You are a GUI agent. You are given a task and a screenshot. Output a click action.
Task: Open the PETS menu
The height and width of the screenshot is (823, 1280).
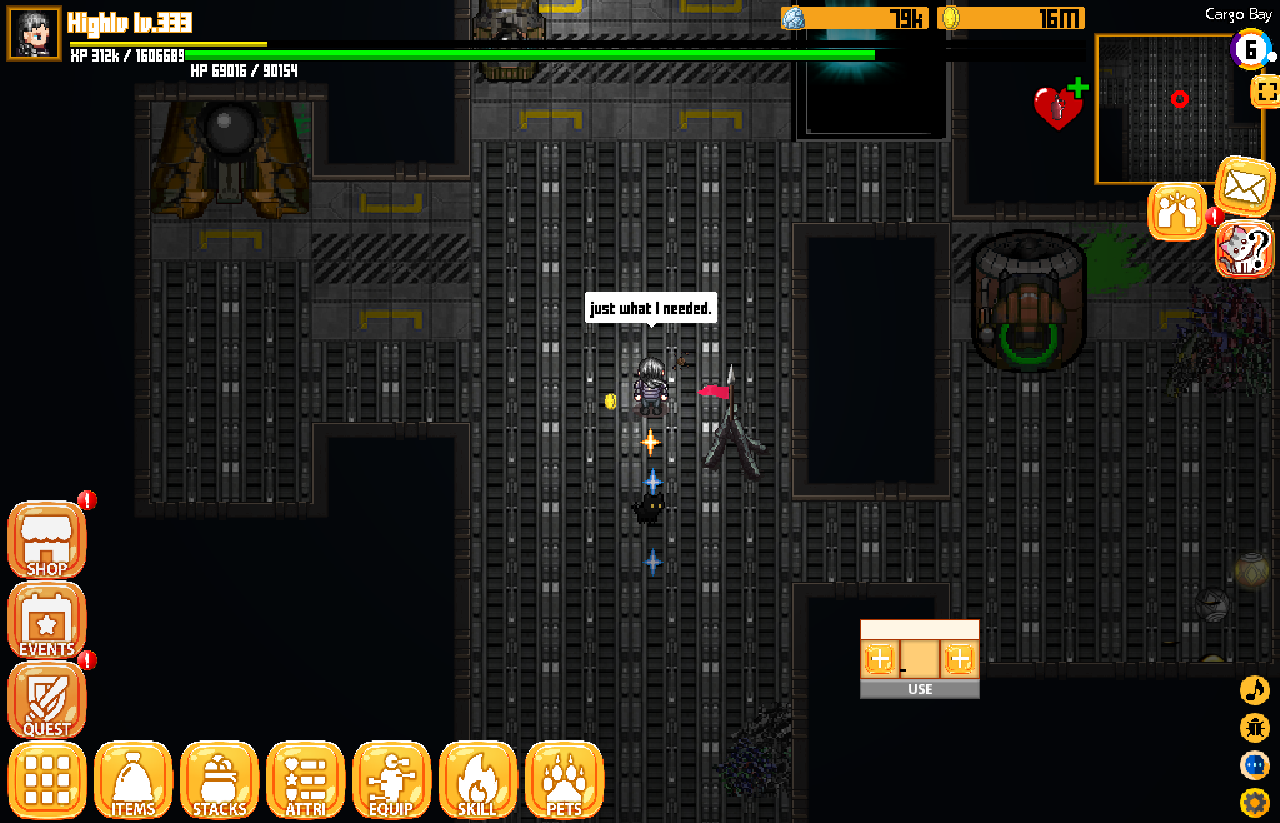click(x=564, y=781)
